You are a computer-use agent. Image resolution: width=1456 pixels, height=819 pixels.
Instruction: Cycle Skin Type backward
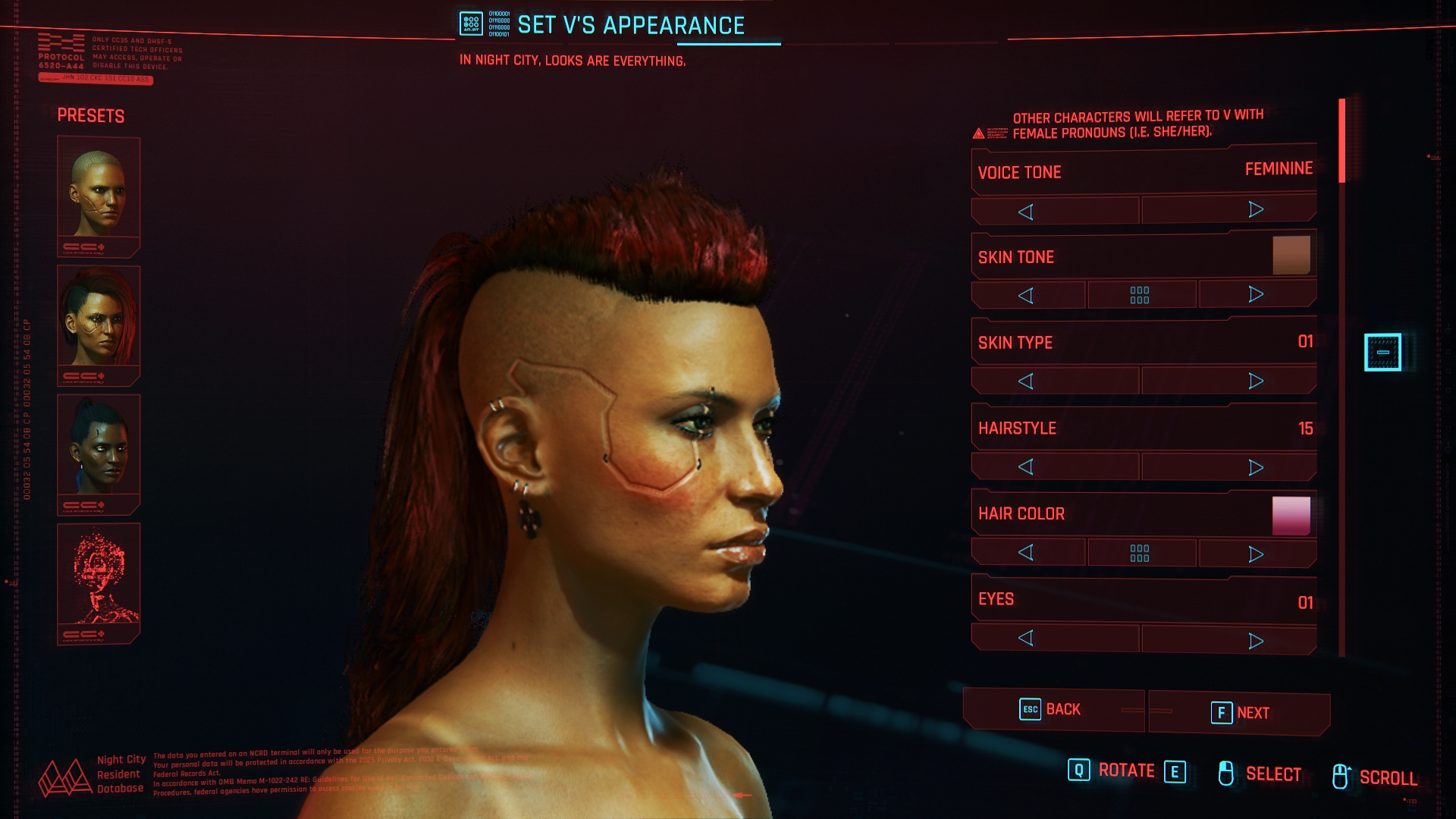point(1026,381)
